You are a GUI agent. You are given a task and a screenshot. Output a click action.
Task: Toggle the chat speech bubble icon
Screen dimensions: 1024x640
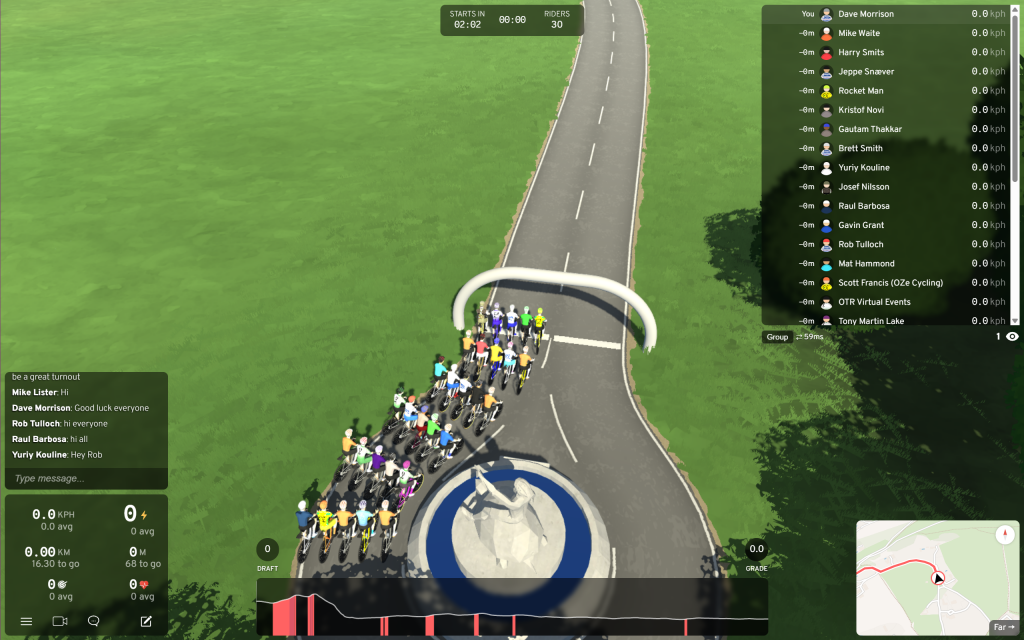point(94,621)
